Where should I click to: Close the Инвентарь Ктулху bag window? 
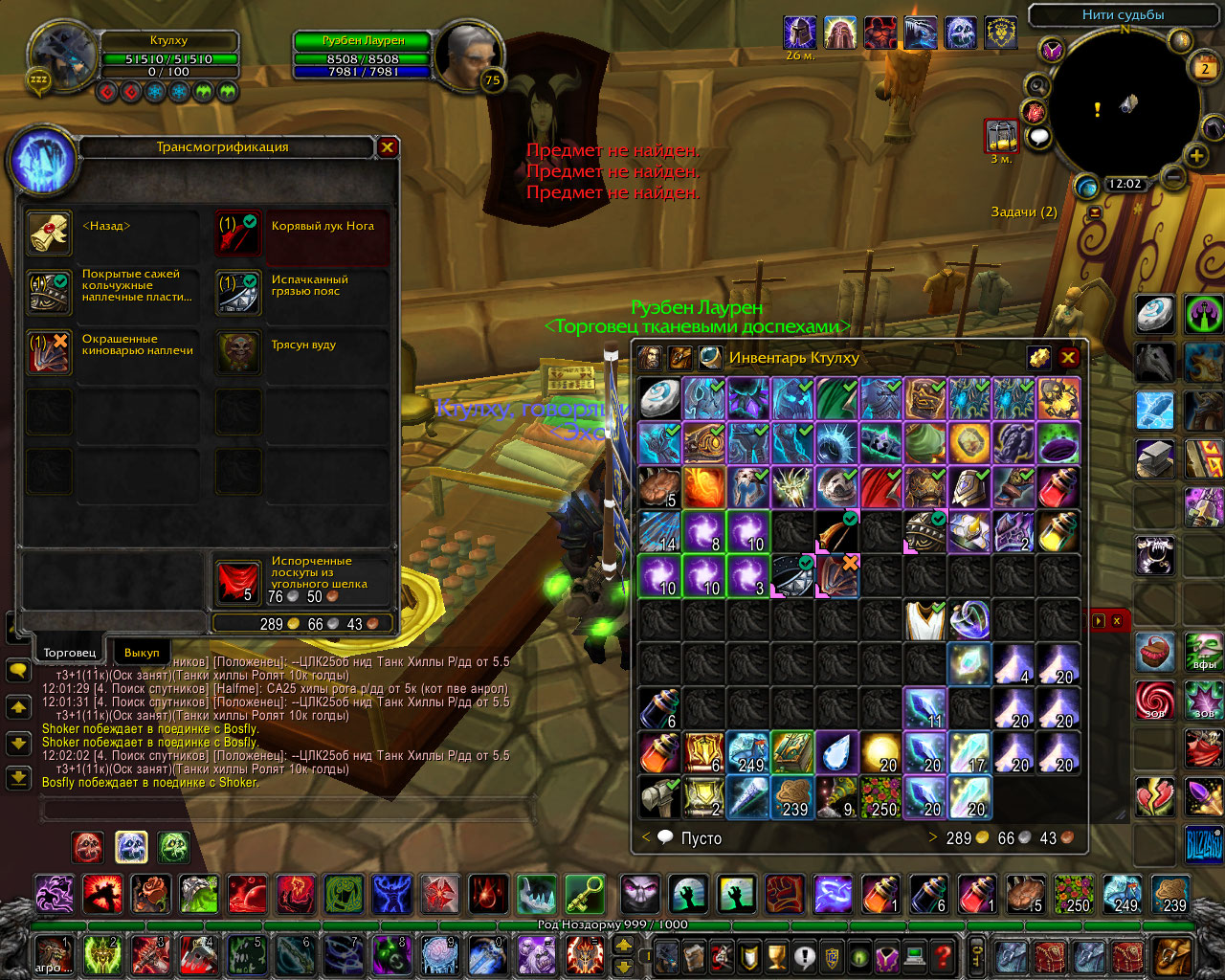click(x=1068, y=358)
